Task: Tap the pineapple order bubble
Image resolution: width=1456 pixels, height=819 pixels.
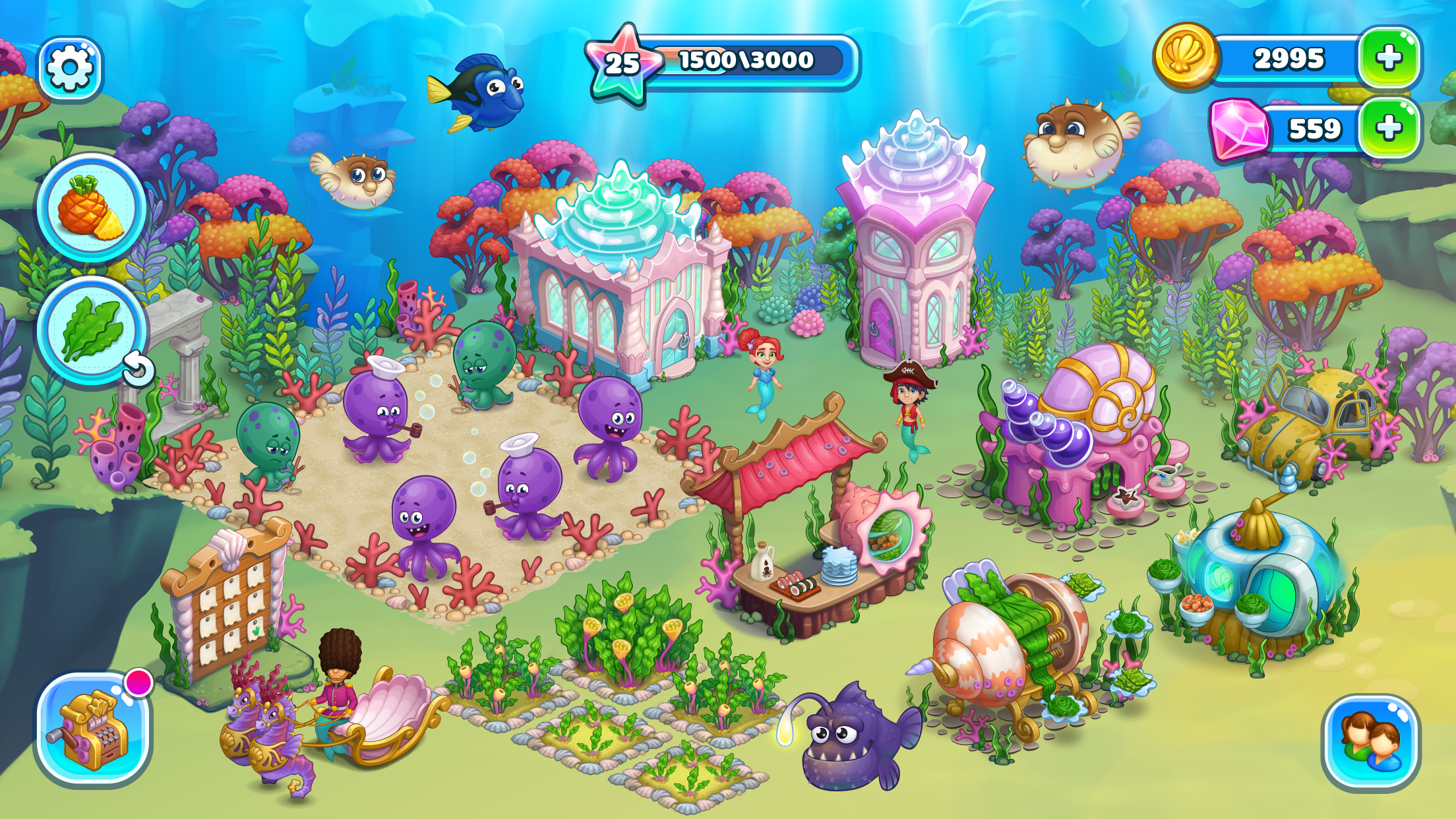Action: [91, 208]
